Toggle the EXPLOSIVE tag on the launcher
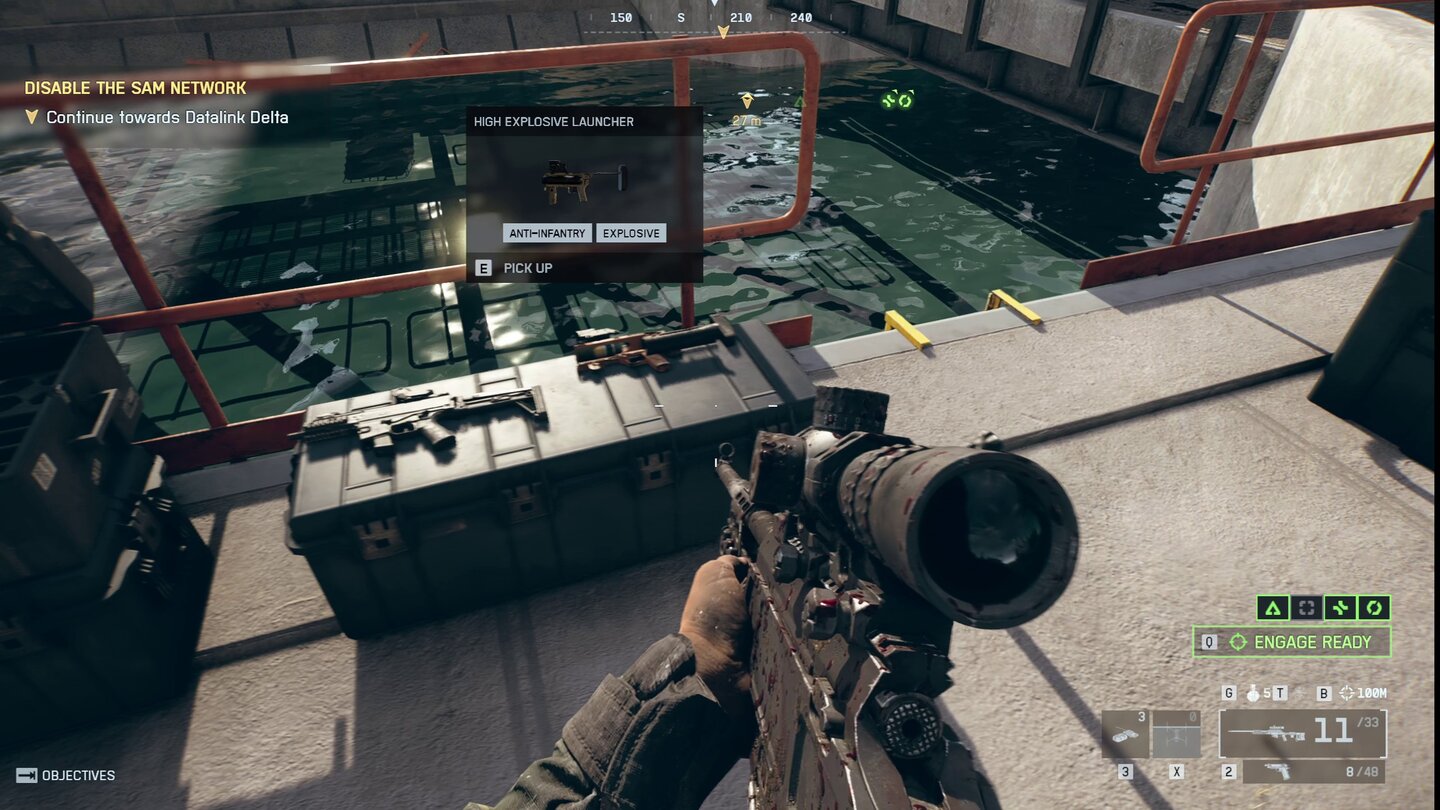Image resolution: width=1440 pixels, height=810 pixels. 631,232
